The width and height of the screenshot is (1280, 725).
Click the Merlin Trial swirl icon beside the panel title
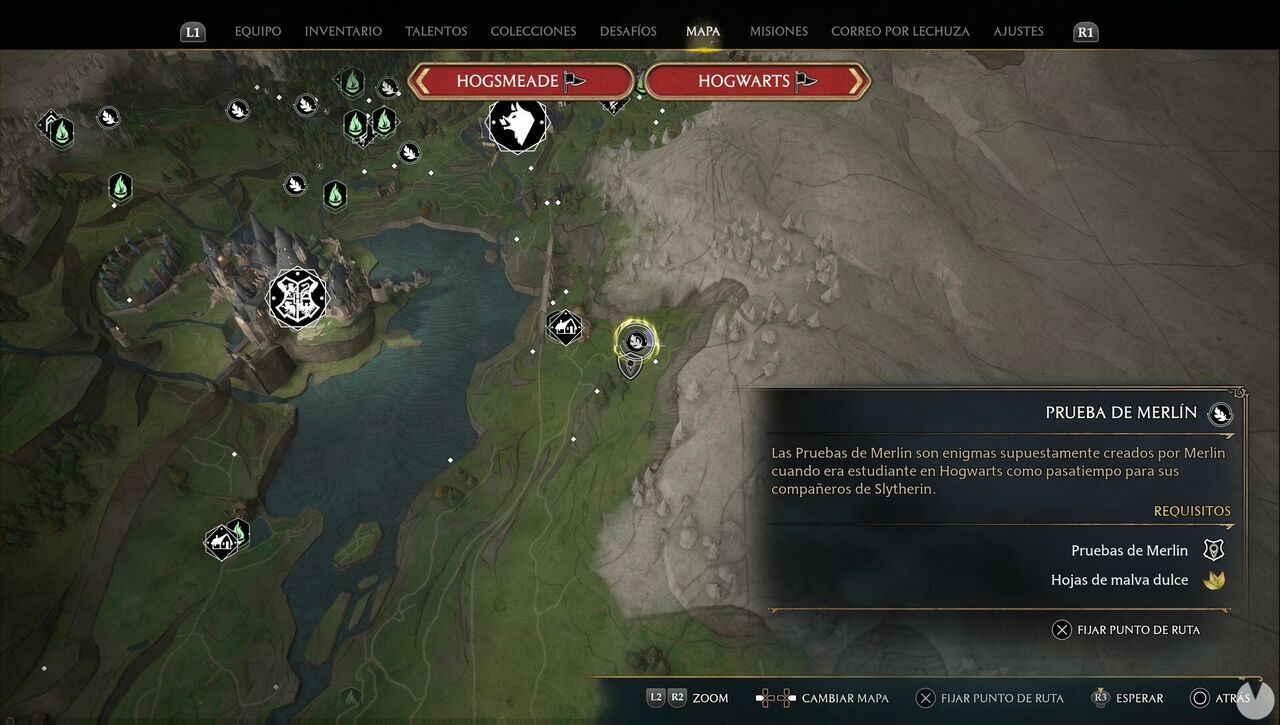(1219, 413)
